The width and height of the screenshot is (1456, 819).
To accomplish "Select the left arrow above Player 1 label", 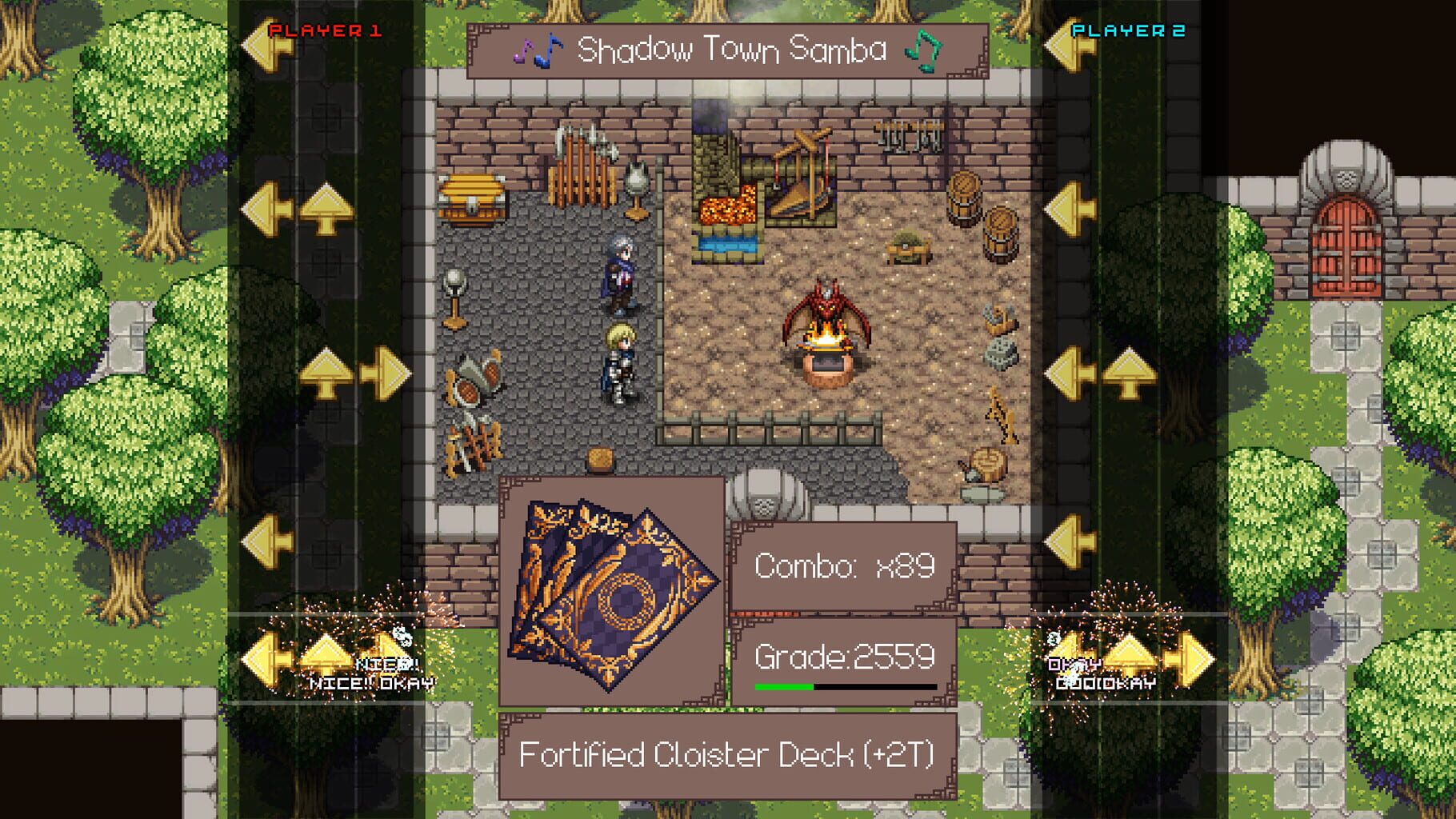I will tap(272, 46).
